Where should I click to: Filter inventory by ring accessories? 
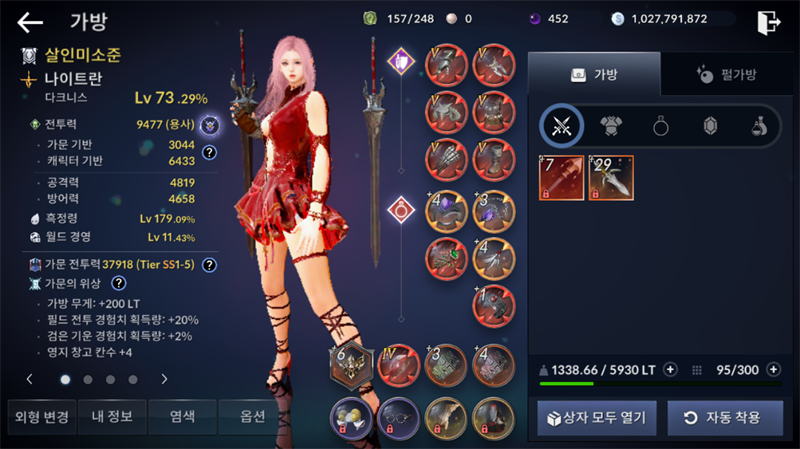(661, 126)
